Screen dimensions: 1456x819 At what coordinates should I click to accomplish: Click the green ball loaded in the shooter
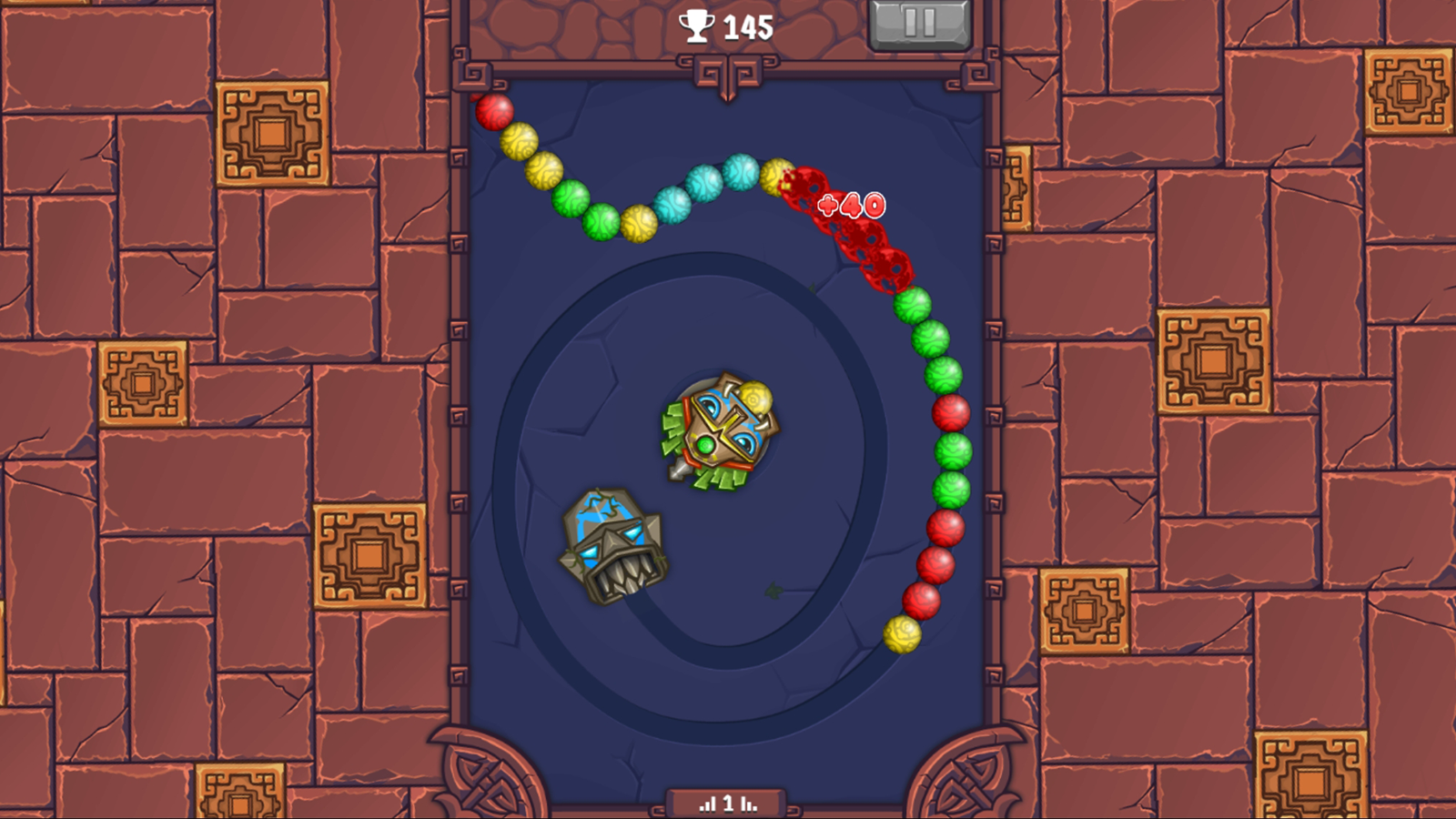[x=703, y=446]
